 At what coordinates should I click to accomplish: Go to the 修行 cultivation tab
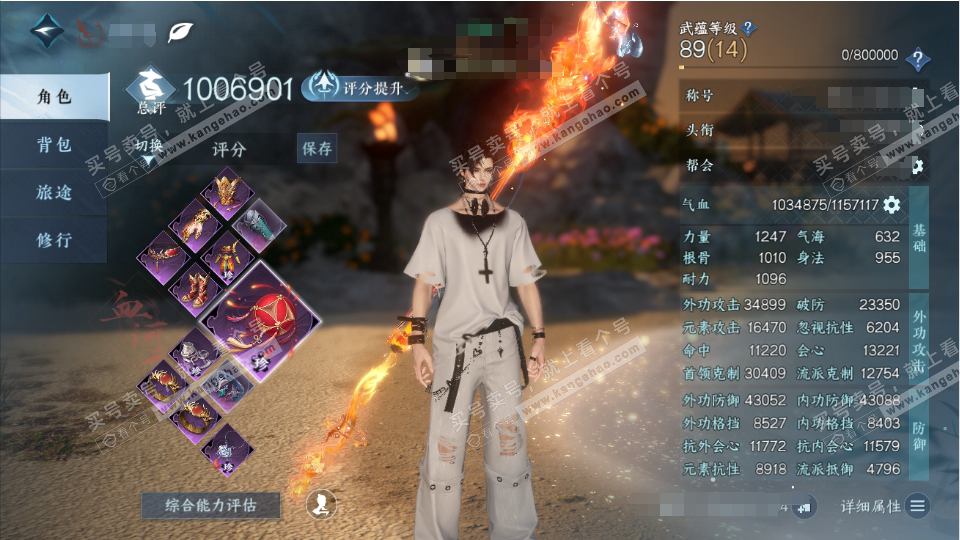tap(54, 240)
